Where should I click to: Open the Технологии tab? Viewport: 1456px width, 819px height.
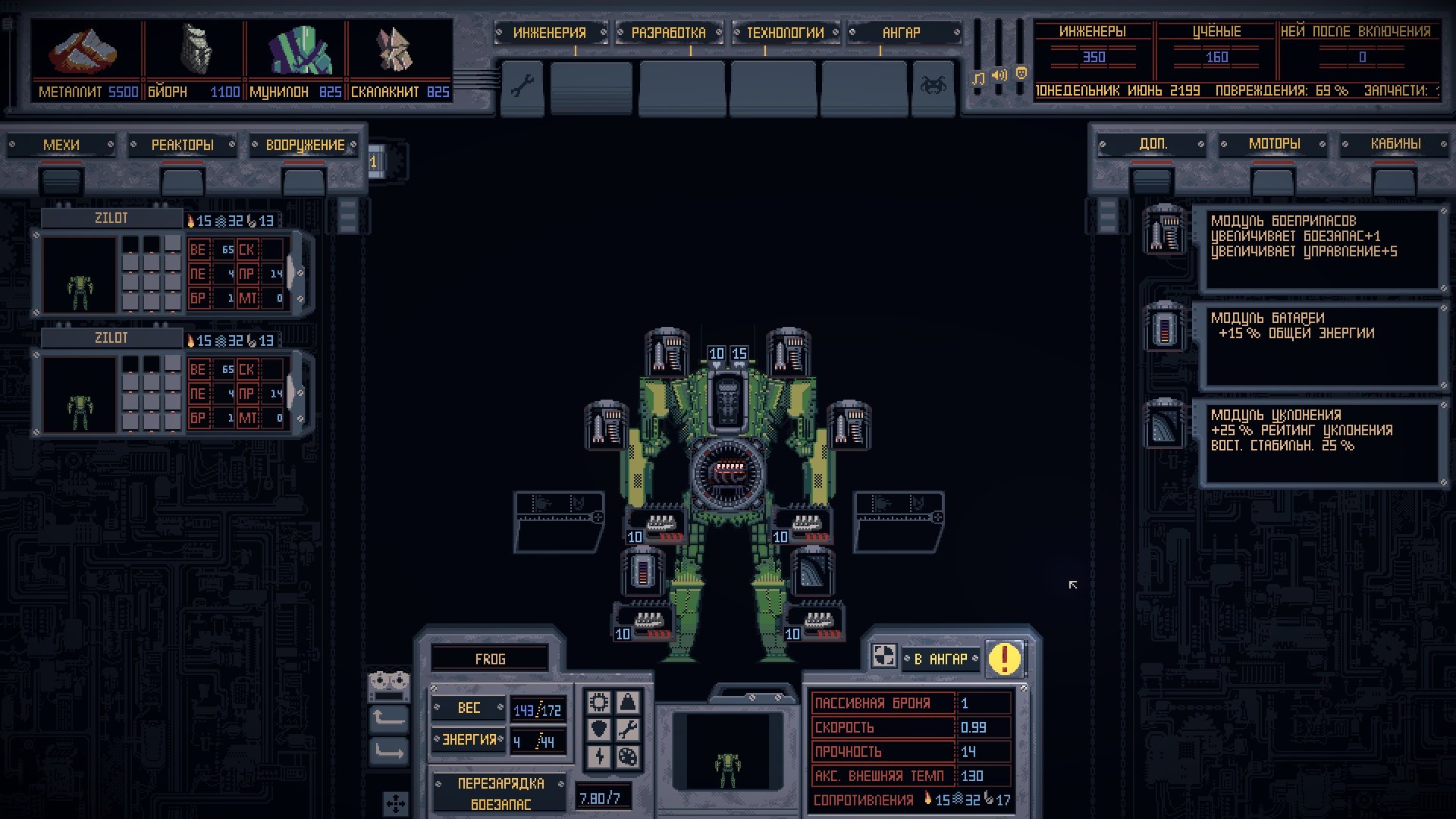[785, 33]
